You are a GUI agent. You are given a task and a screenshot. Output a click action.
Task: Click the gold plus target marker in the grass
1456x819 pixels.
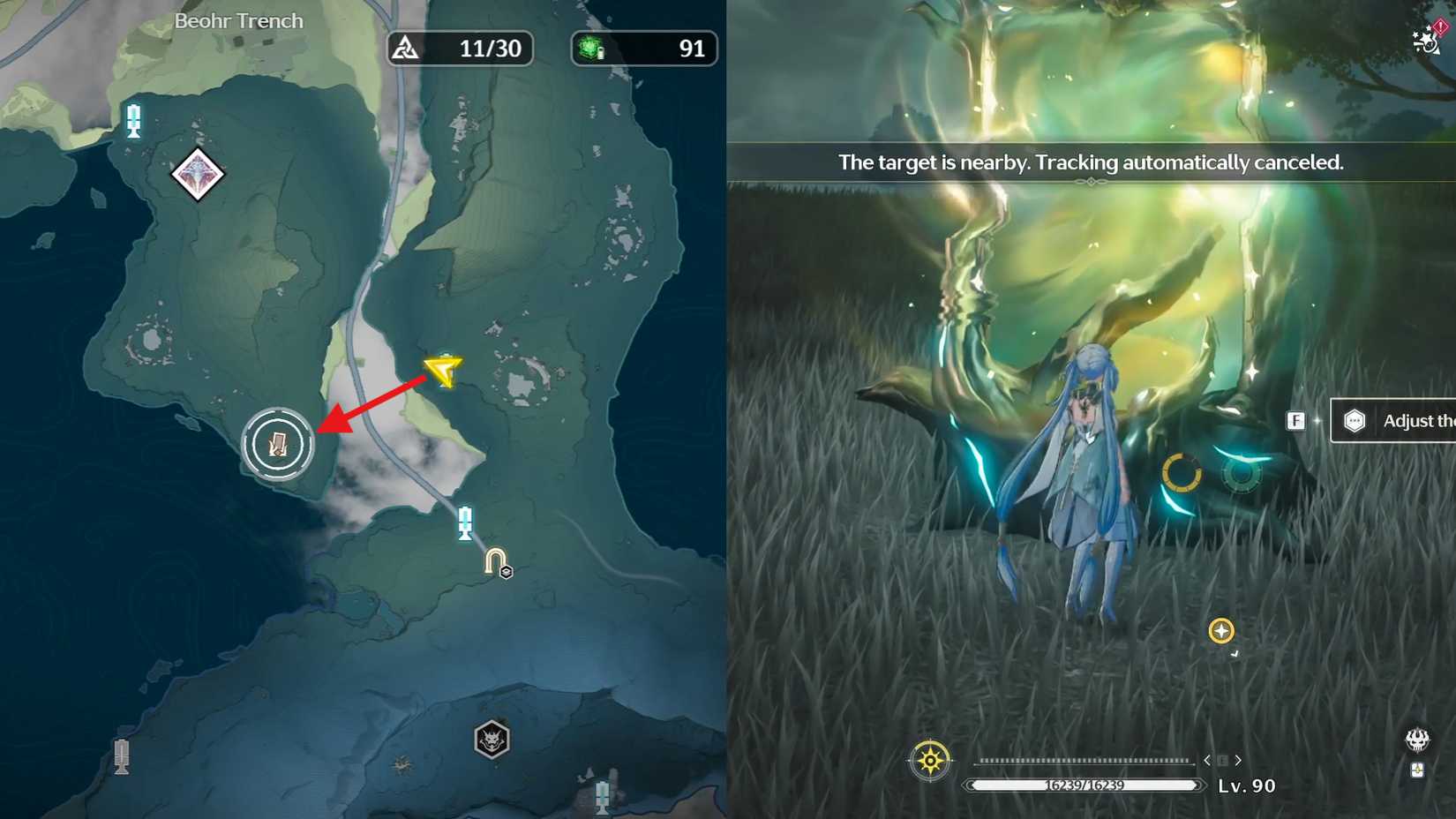(x=1220, y=631)
